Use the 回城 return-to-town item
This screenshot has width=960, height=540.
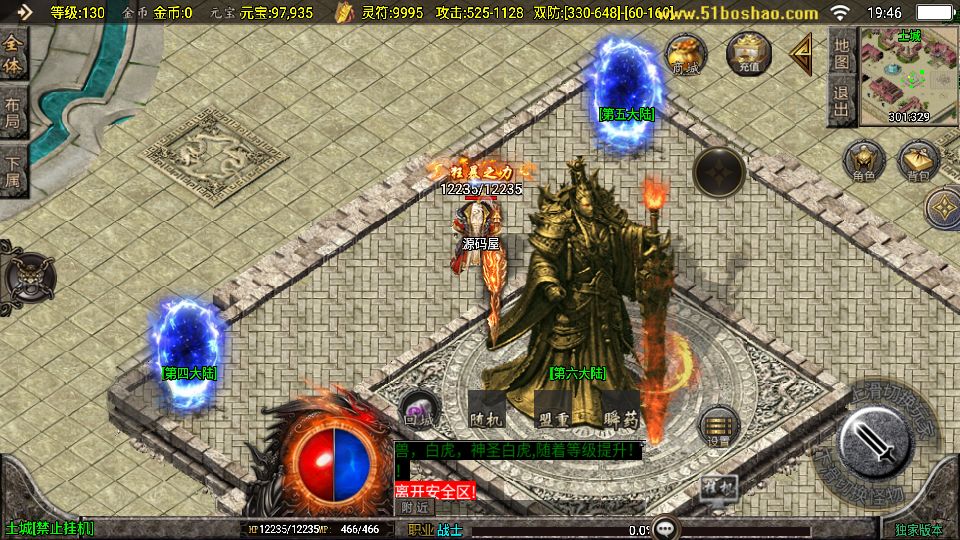[x=418, y=411]
